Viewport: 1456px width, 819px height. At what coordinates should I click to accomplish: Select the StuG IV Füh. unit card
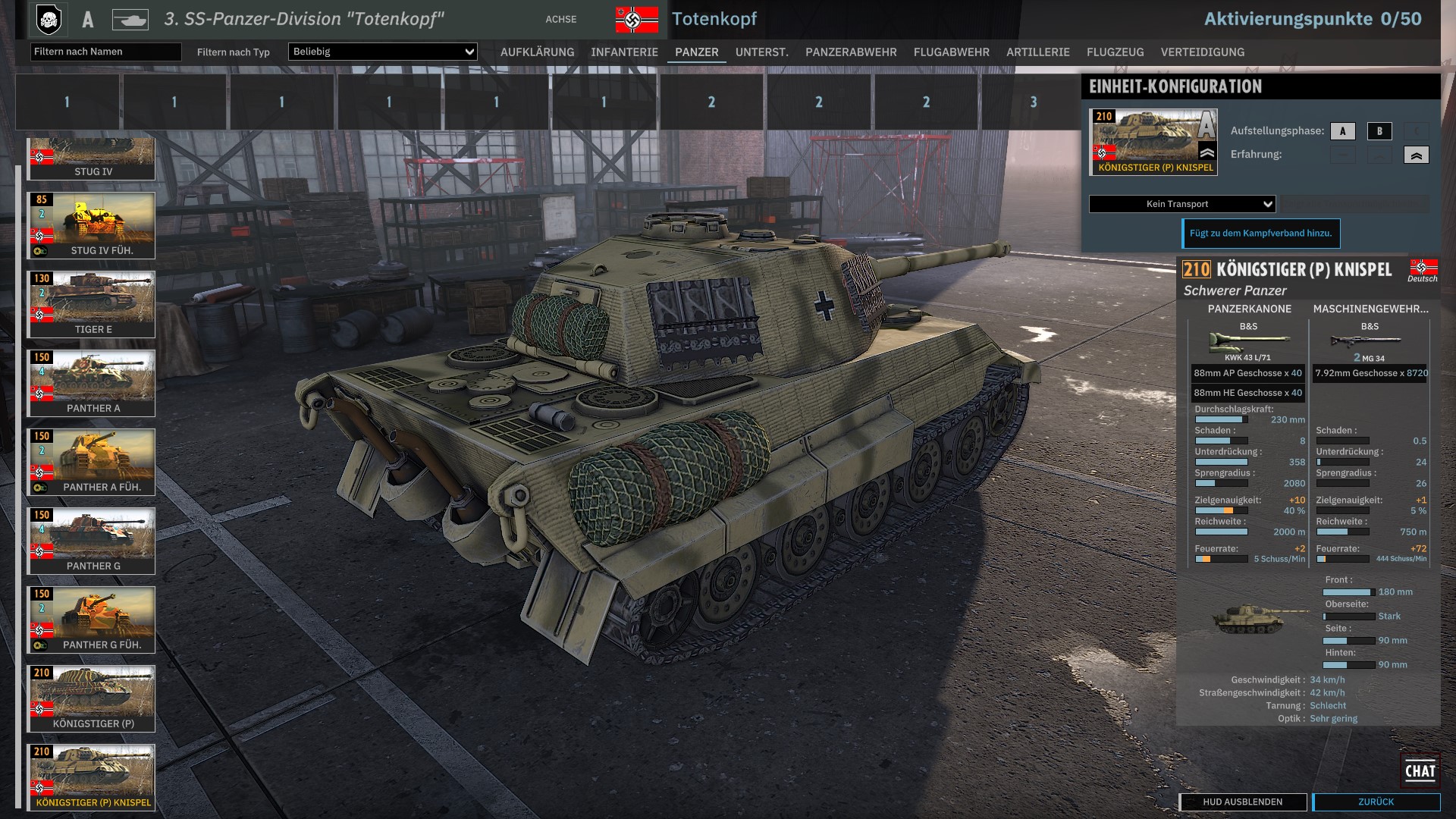coord(92,225)
